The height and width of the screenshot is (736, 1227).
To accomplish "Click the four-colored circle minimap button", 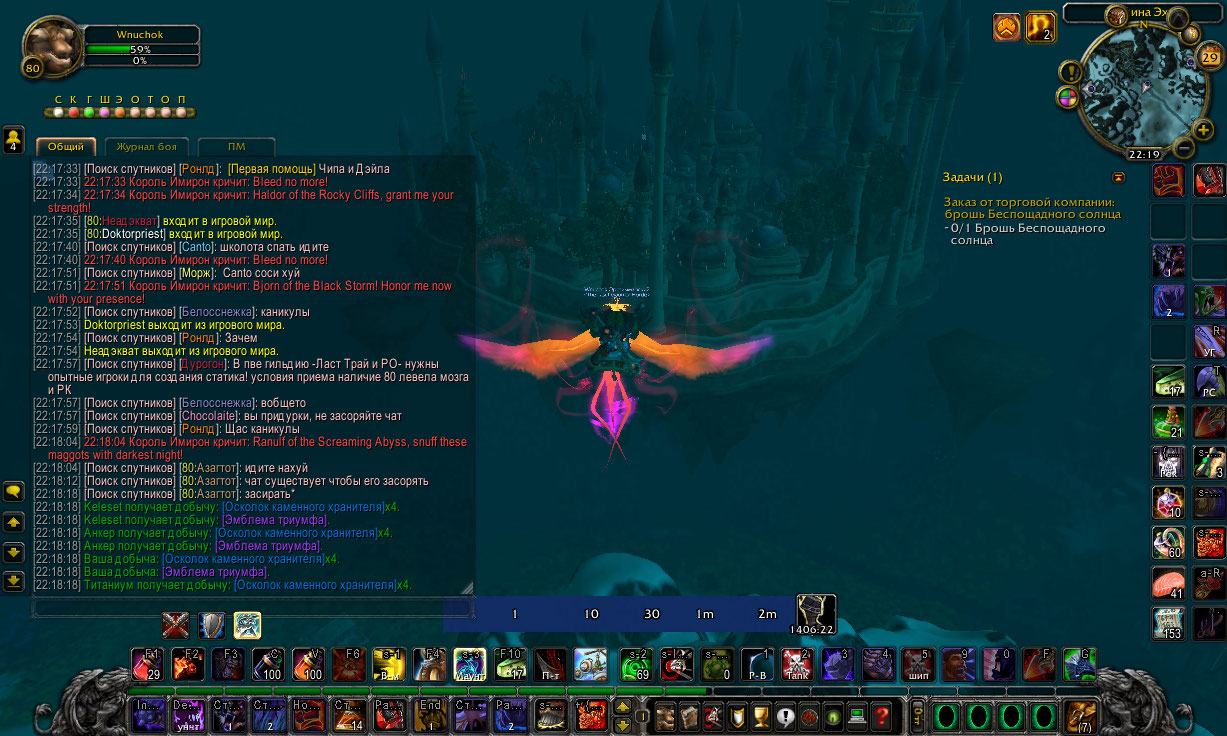I will click(x=1067, y=98).
